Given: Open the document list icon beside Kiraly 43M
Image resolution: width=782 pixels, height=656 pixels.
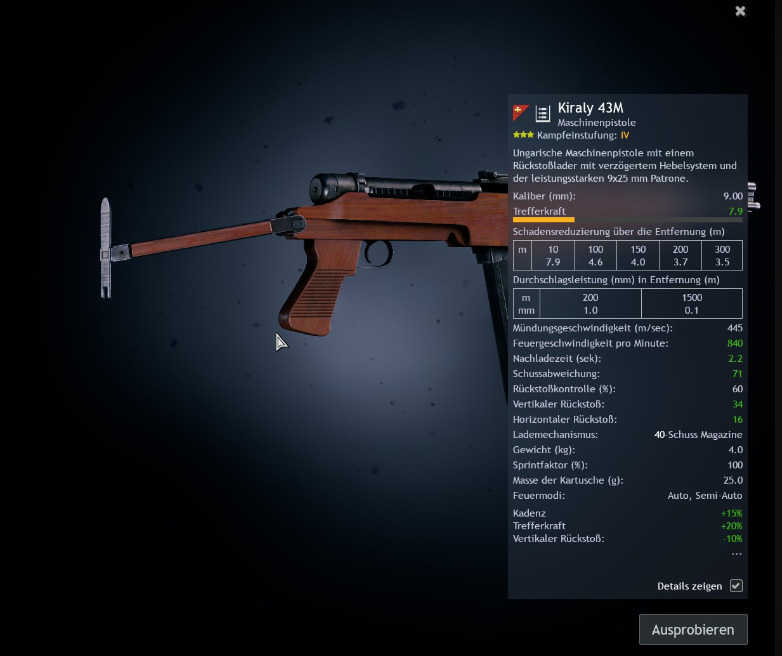Looking at the screenshot, I should [543, 114].
